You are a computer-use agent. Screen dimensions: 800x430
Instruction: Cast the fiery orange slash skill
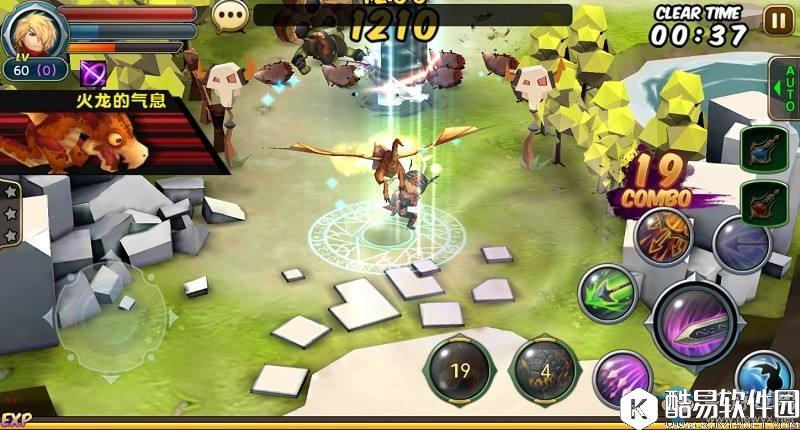[662, 238]
